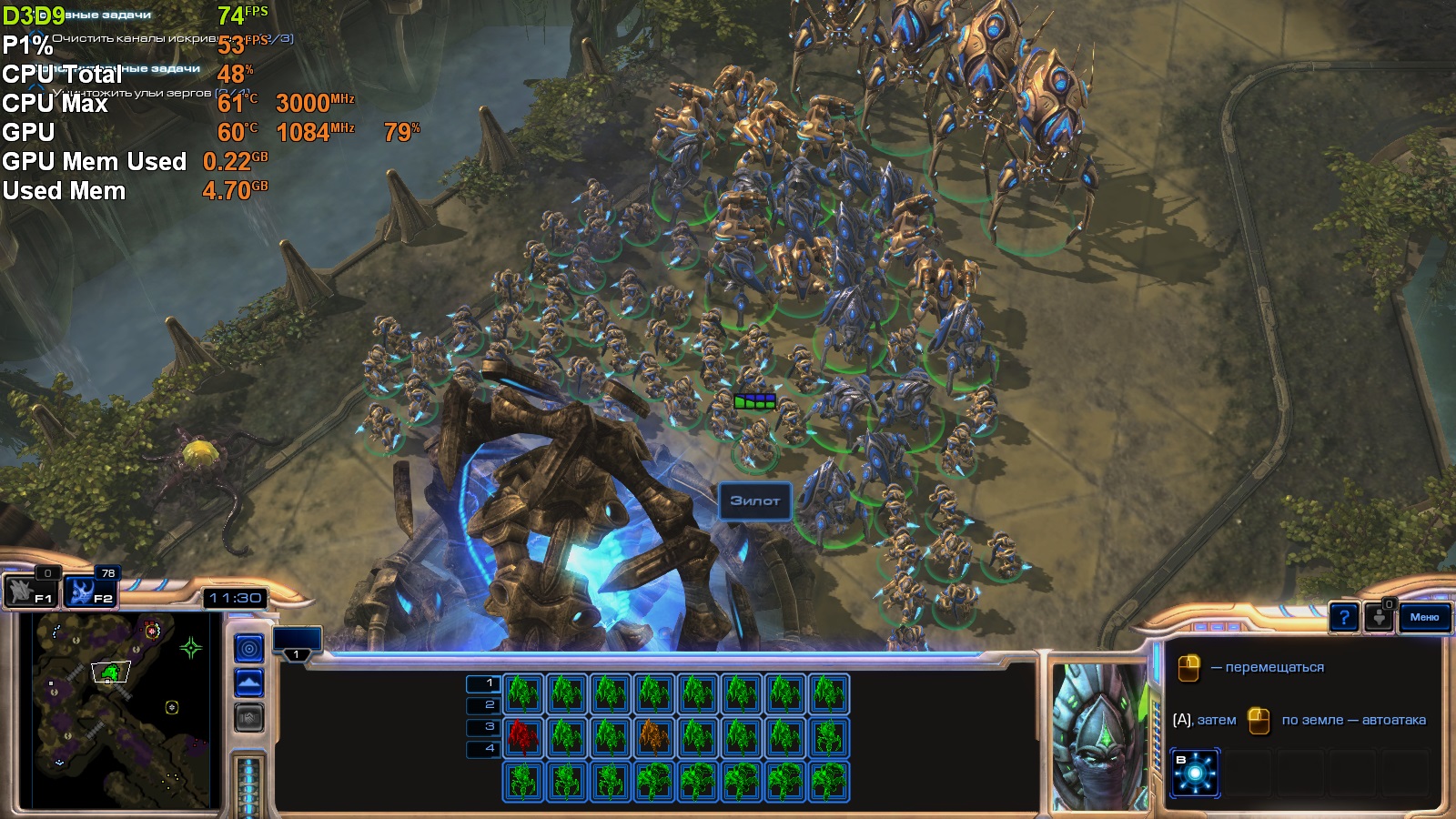This screenshot has width=1456, height=819.
Task: Click the Protoss unit portrait
Action: (x=1098, y=736)
